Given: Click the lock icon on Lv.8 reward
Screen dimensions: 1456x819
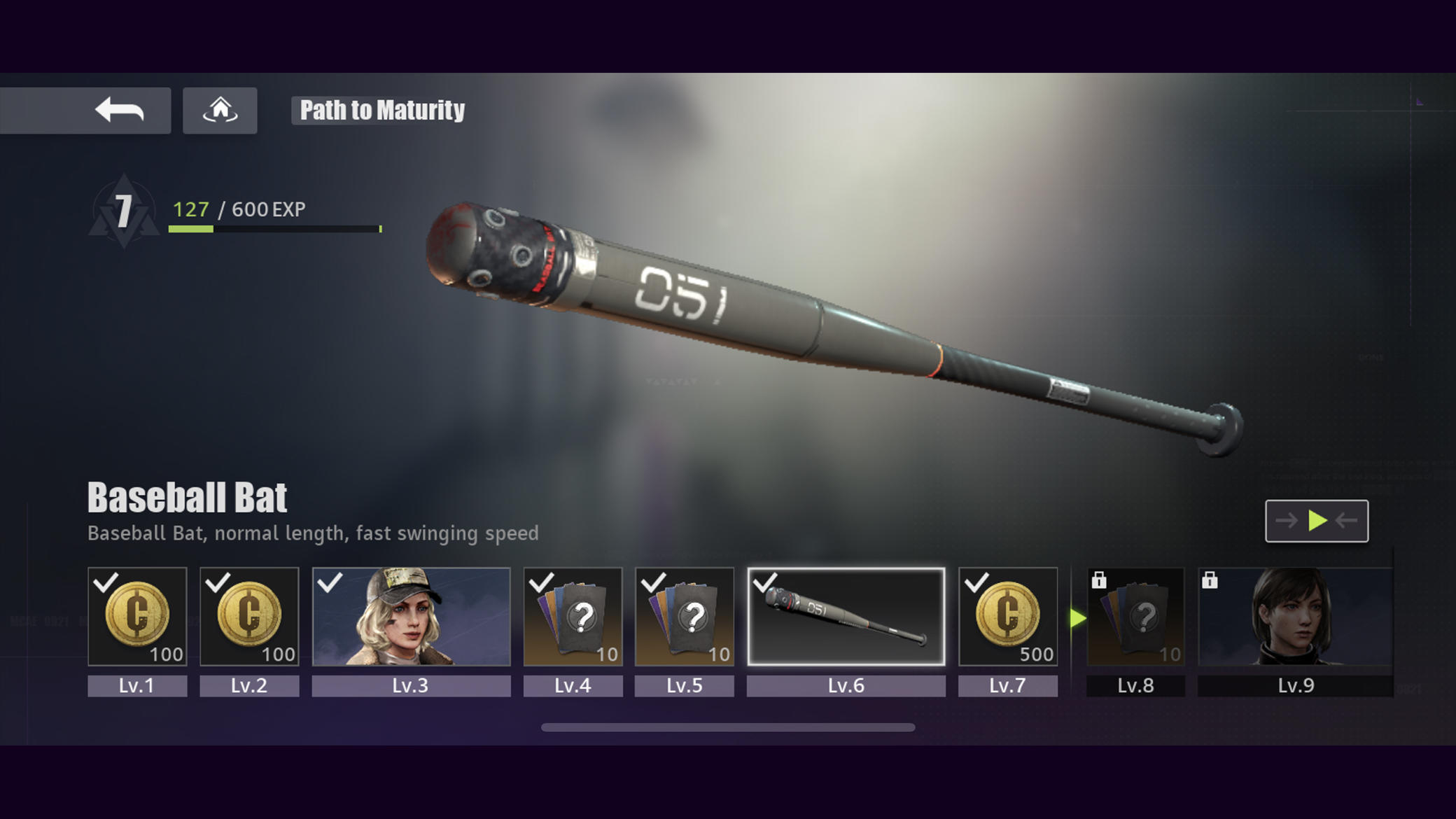Looking at the screenshot, I should pos(1099,581).
